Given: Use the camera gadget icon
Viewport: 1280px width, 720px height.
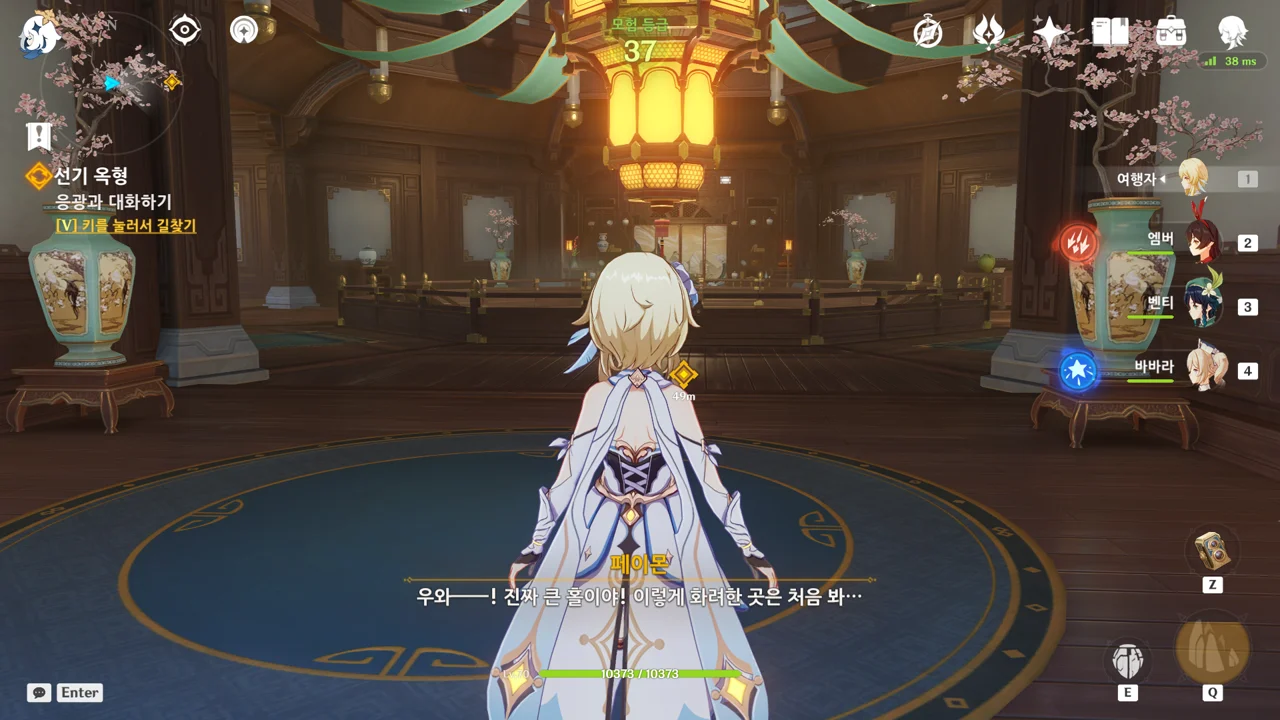Looking at the screenshot, I should (1212, 549).
